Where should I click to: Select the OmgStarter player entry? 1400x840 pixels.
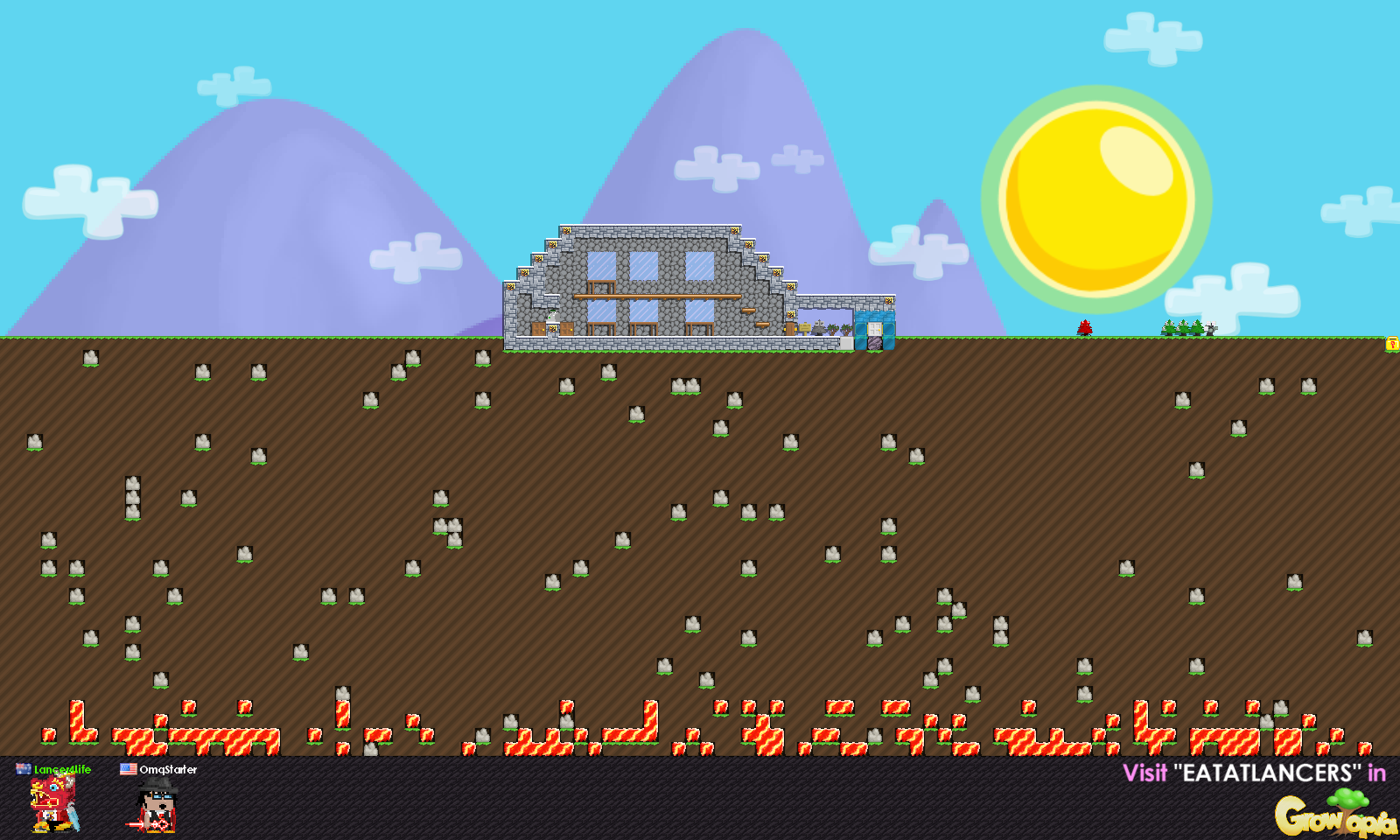[x=157, y=798]
